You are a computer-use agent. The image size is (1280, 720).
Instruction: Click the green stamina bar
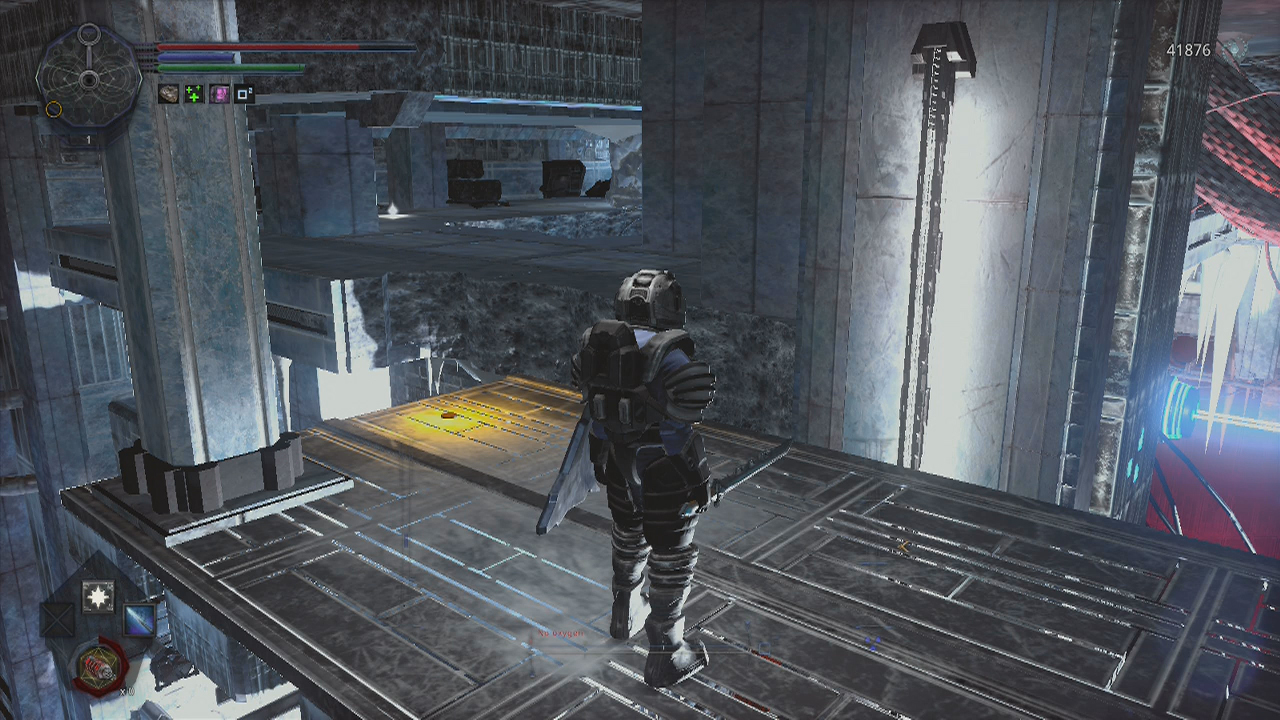(230, 68)
